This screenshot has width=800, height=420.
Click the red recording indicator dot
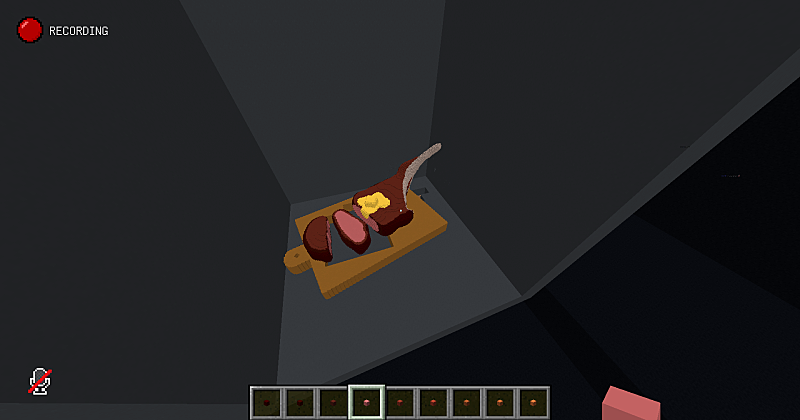pyautogui.click(x=29, y=30)
